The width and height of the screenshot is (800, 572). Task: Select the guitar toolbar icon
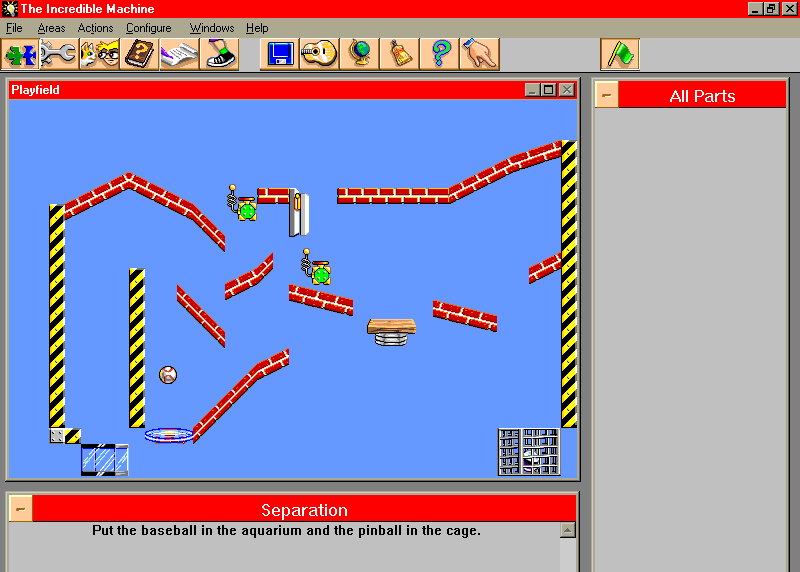[319, 54]
